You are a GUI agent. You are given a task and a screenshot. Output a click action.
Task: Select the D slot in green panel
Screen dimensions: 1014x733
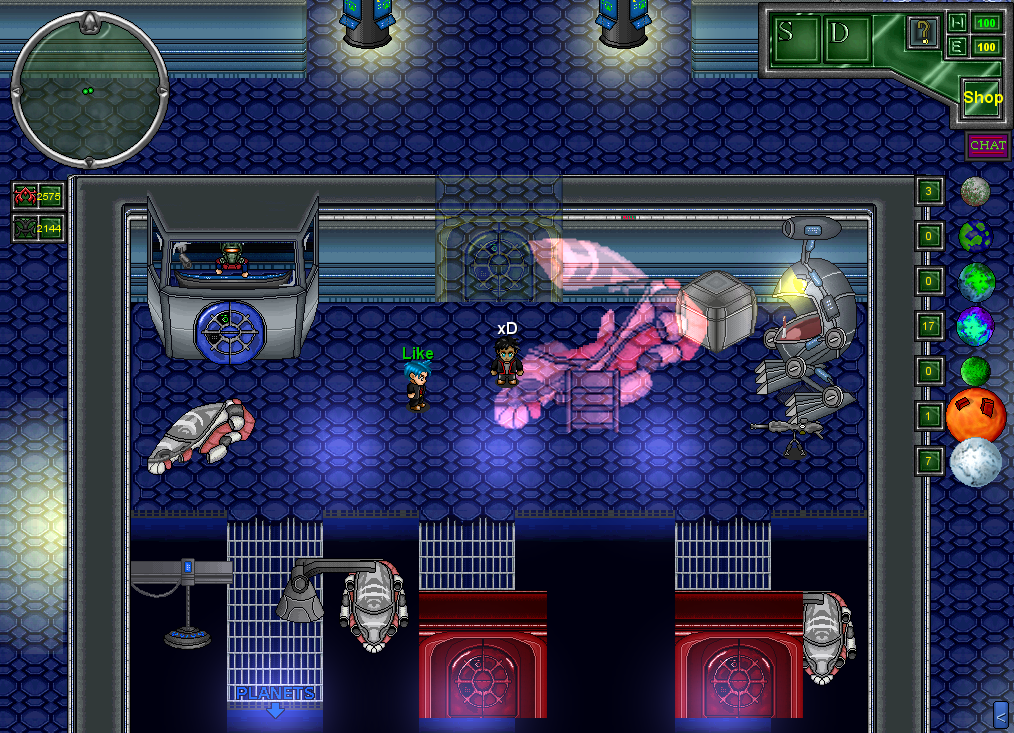[x=840, y=32]
